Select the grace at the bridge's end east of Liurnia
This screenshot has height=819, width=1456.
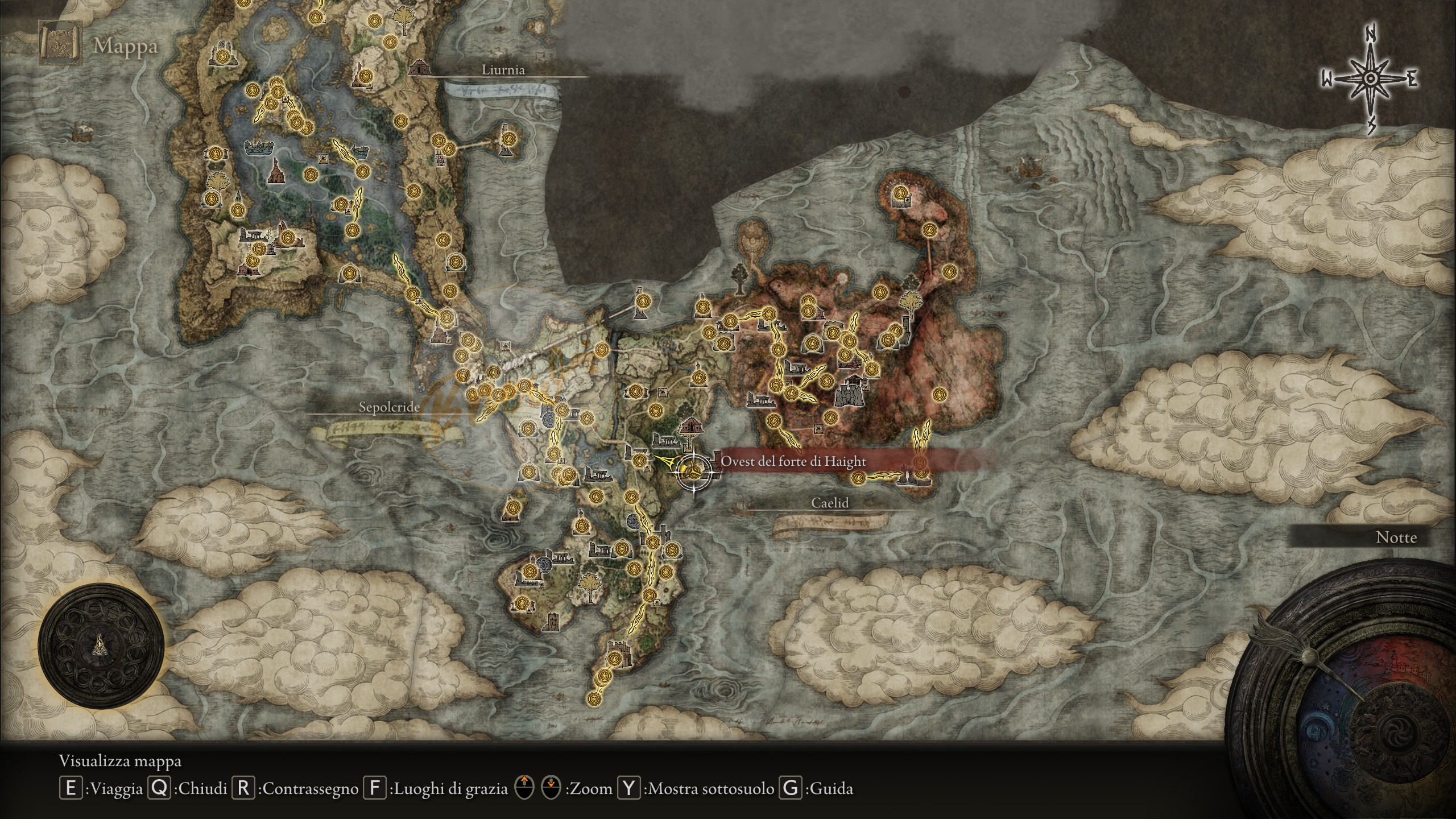pos(508,138)
